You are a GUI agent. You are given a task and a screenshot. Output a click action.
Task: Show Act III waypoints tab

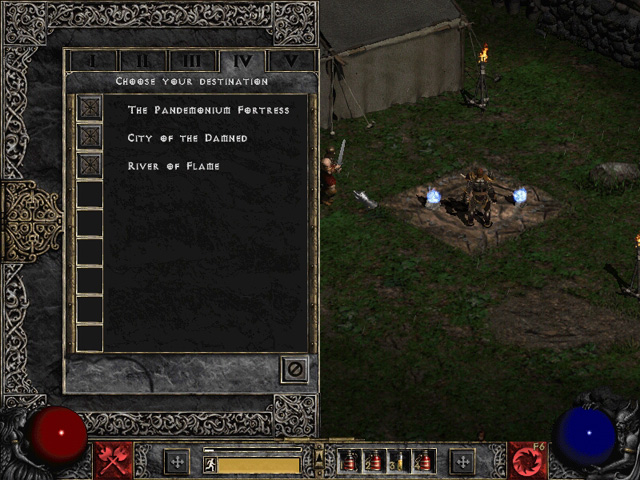[192, 61]
